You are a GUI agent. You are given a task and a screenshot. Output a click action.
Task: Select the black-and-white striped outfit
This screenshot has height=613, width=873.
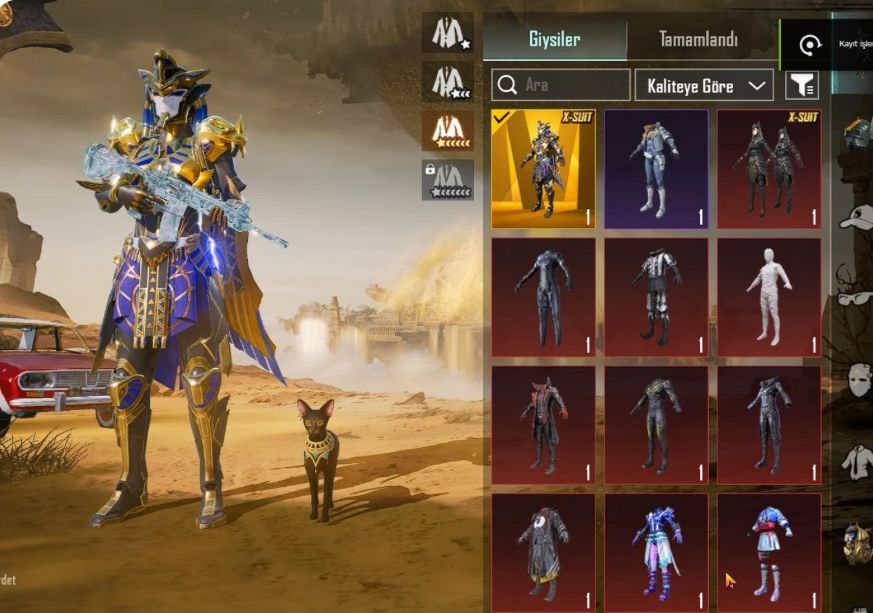point(656,297)
